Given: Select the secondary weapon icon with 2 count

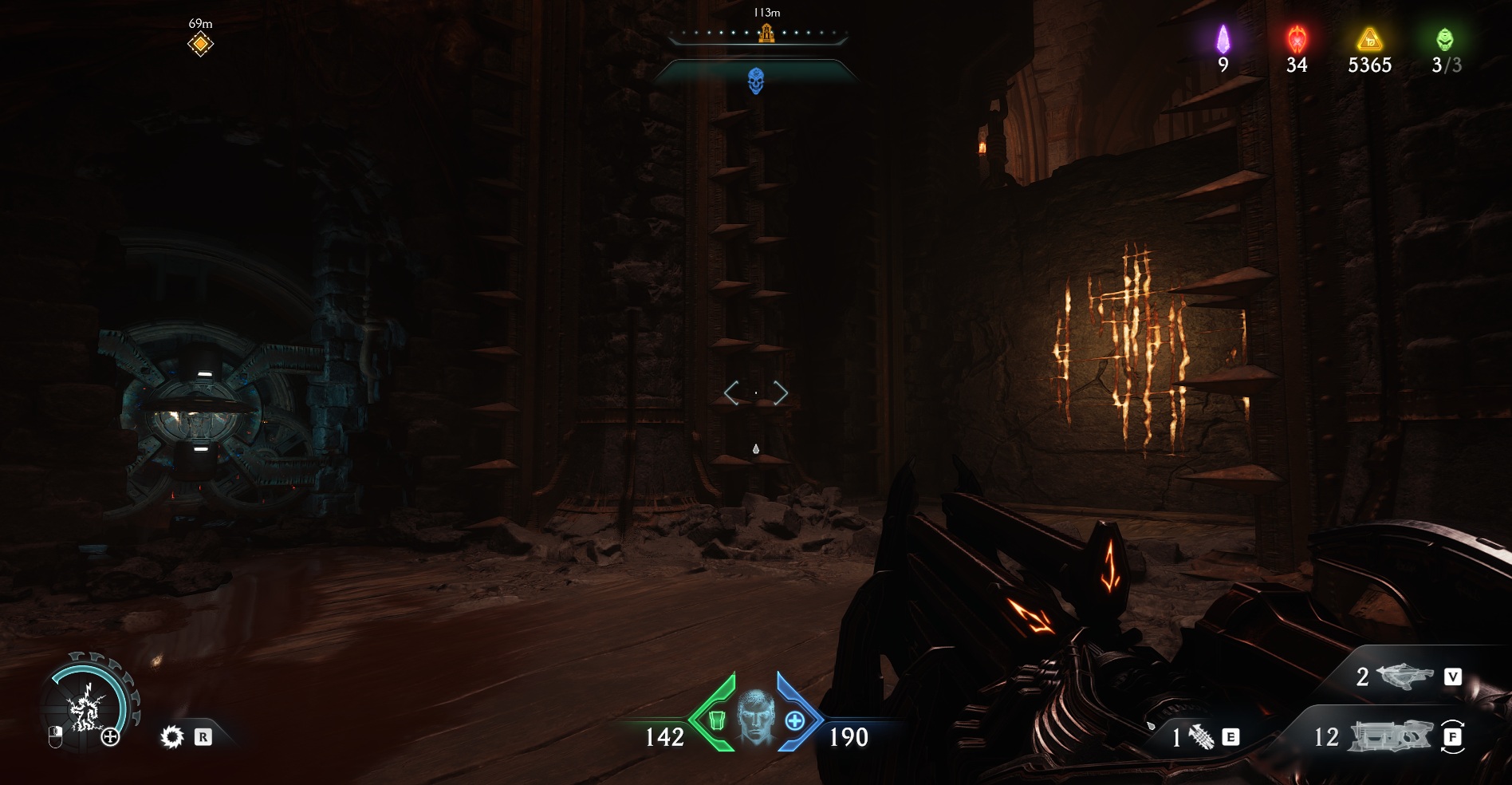Looking at the screenshot, I should [1404, 677].
